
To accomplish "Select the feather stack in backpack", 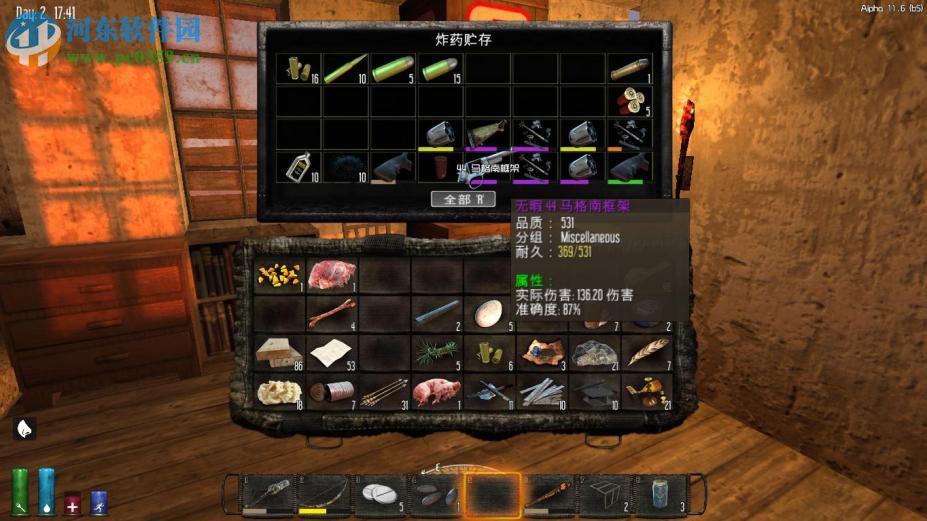I will 647,351.
